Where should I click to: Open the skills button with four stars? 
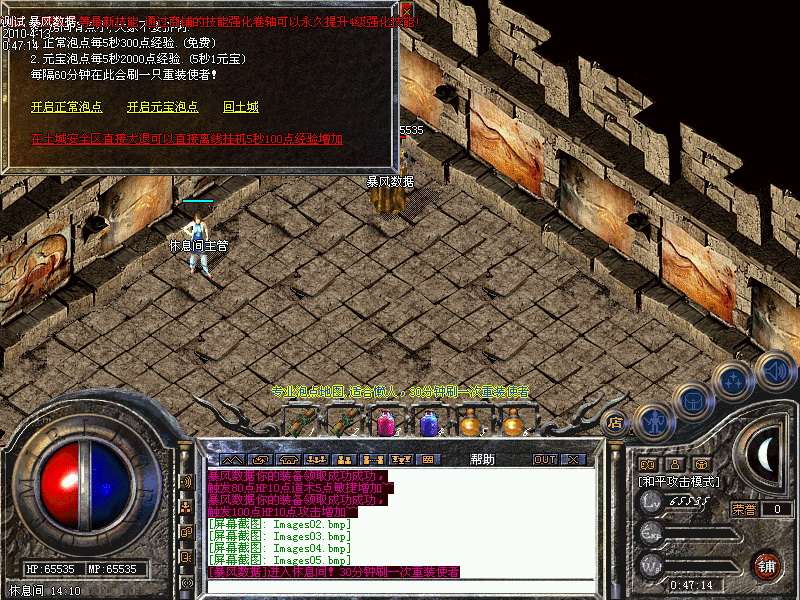click(x=734, y=382)
